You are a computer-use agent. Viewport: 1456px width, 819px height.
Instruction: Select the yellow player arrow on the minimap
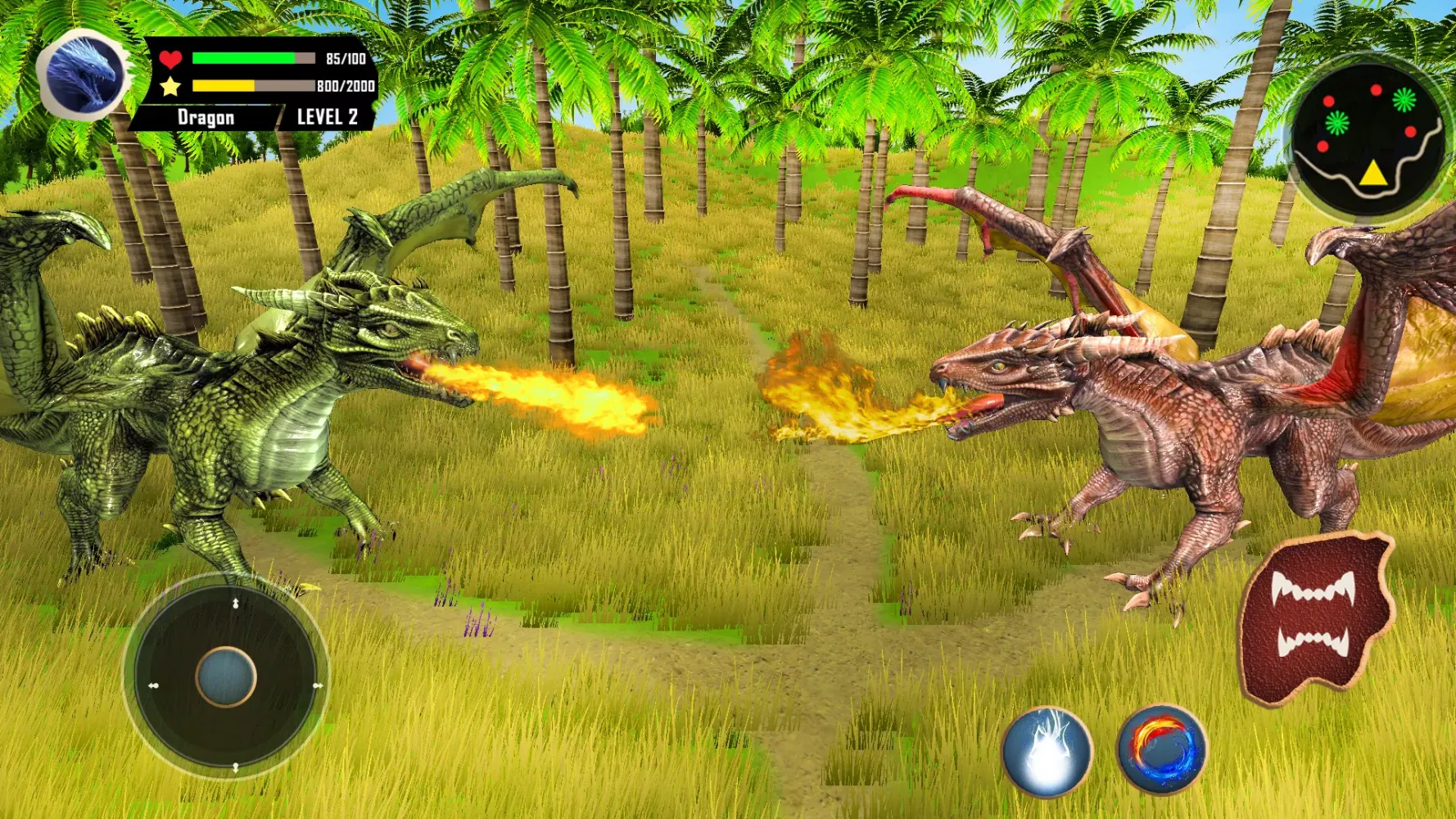1373,174
